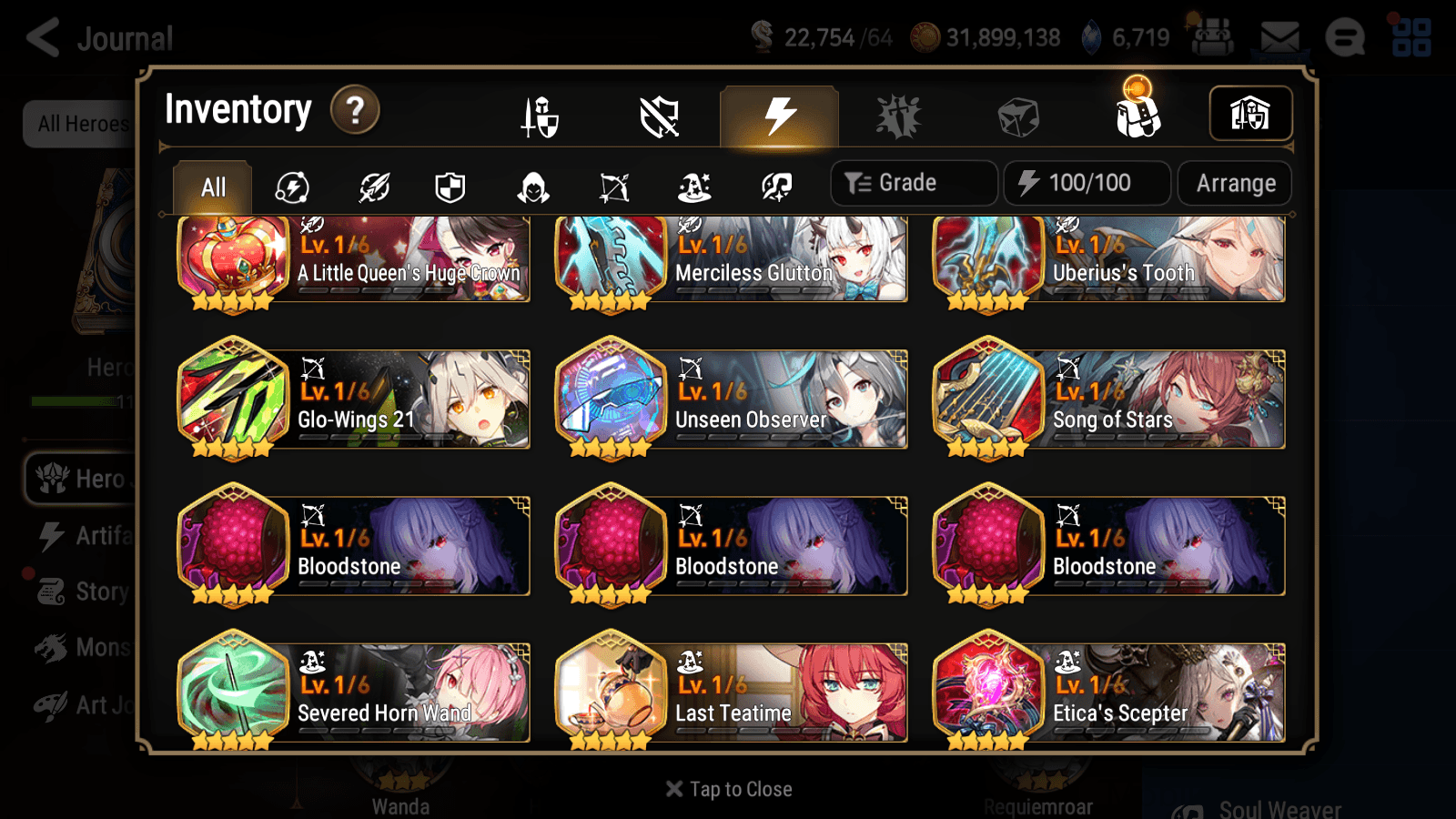Toggle the Knight shield artifact filter
Image resolution: width=1456 pixels, height=819 pixels.
452,187
